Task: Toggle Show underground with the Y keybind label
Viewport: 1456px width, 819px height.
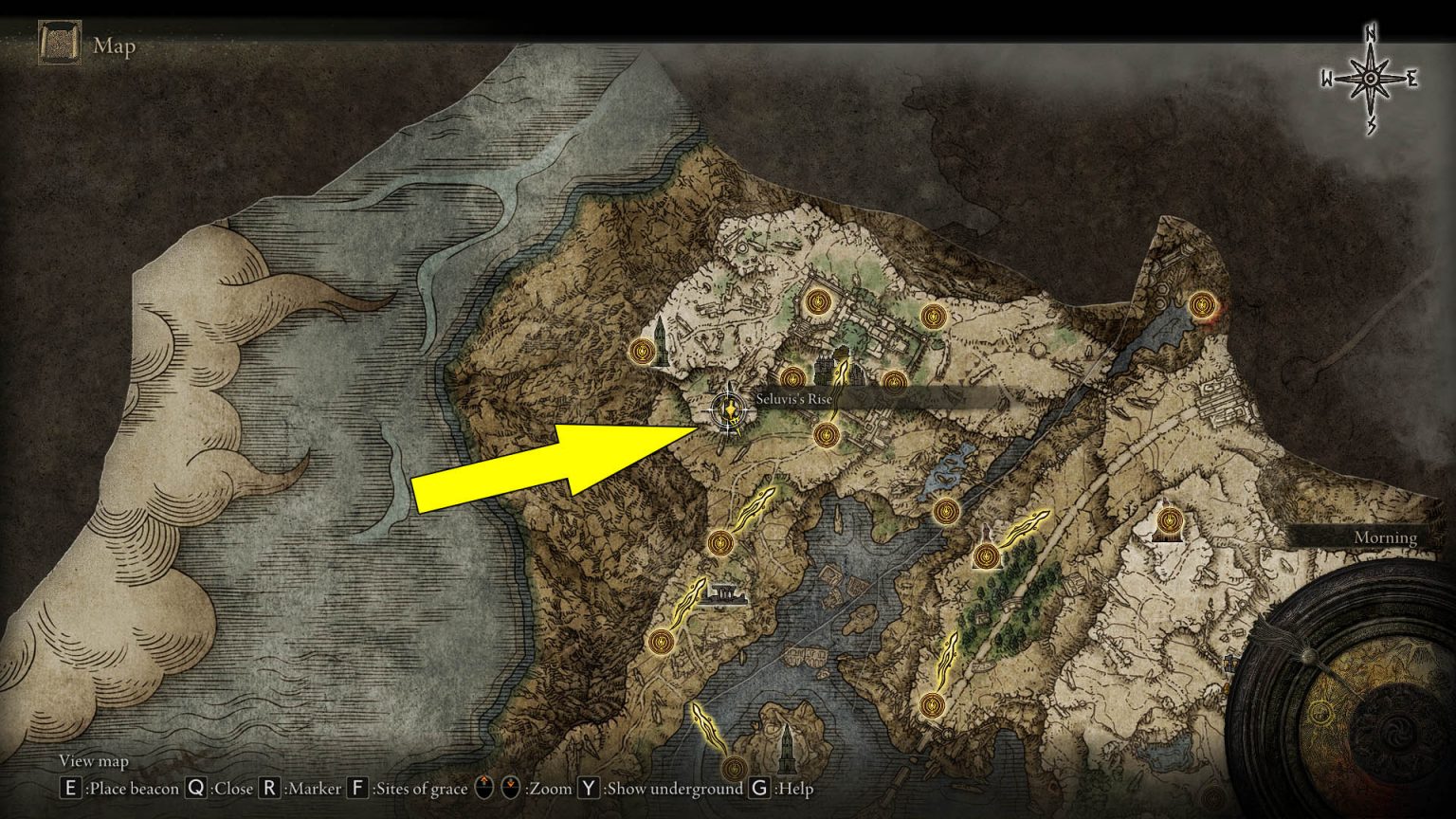Action: coord(590,788)
